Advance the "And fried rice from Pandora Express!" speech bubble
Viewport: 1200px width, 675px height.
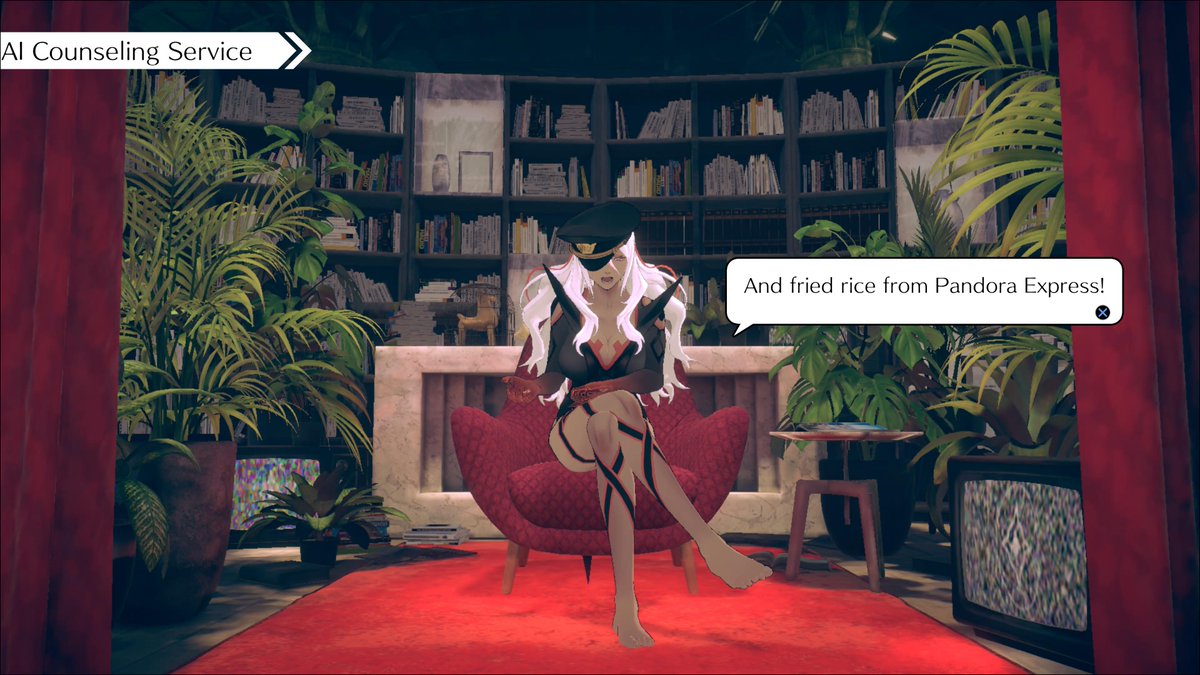click(1102, 312)
